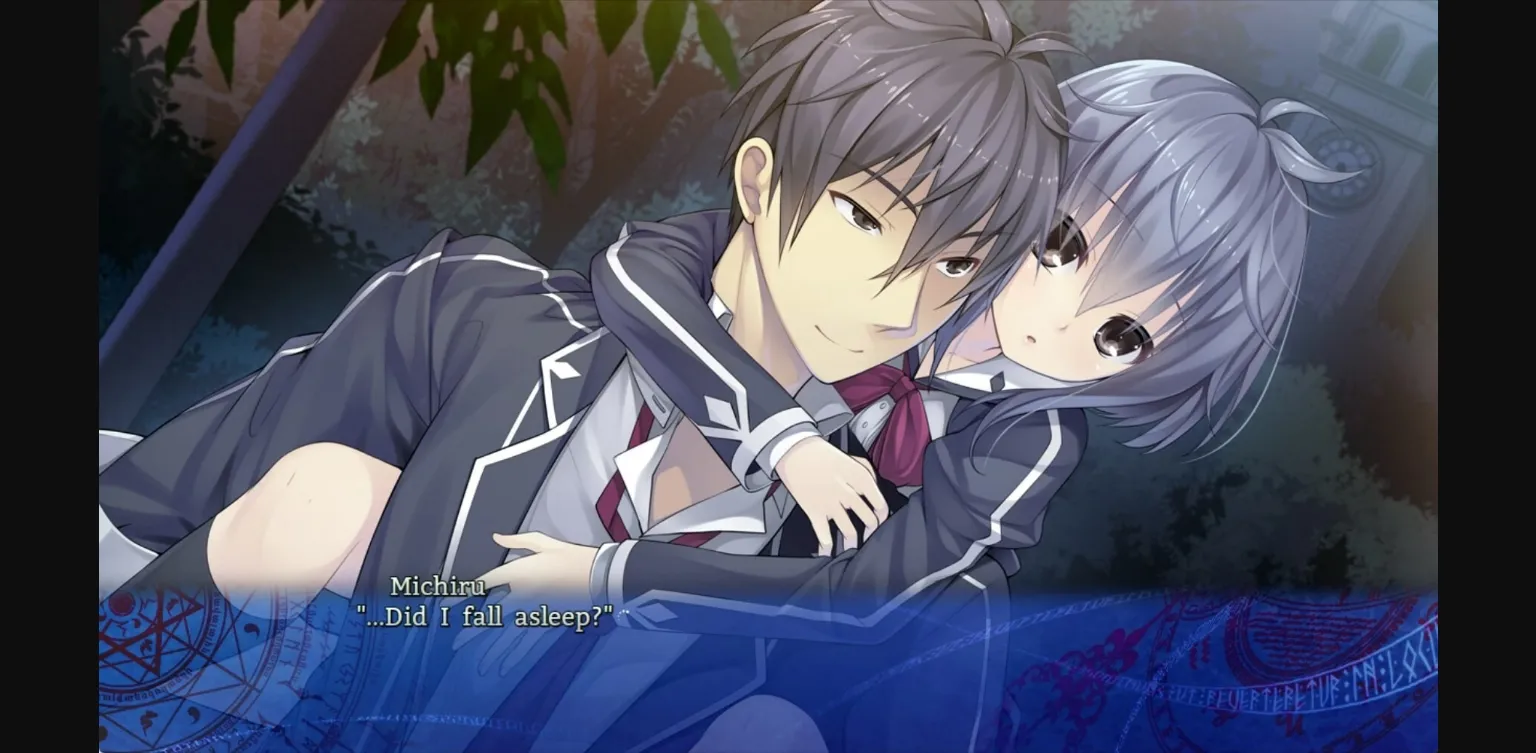The height and width of the screenshot is (753, 1536).
Task: Click the speaker name label Michiru
Action: point(437,587)
